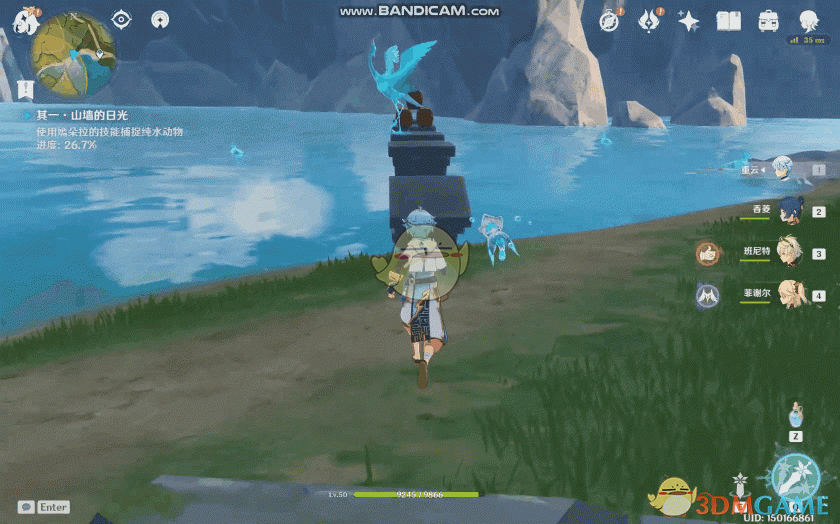
Task: Open the events compass icon
Action: tap(609, 20)
